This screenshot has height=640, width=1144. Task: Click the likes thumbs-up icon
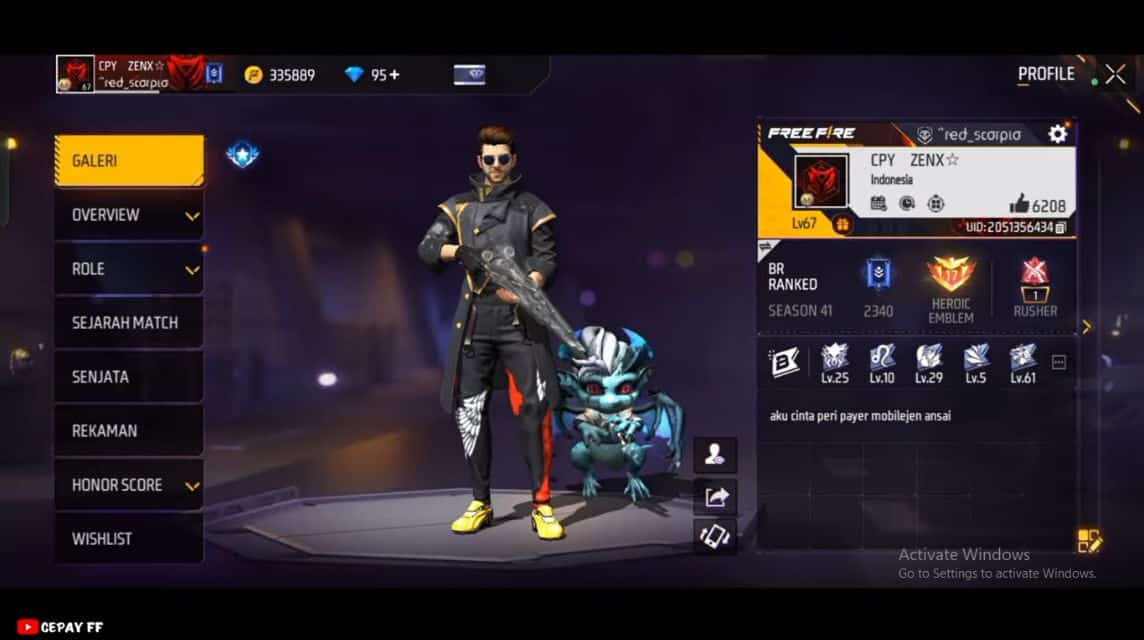tap(1019, 205)
